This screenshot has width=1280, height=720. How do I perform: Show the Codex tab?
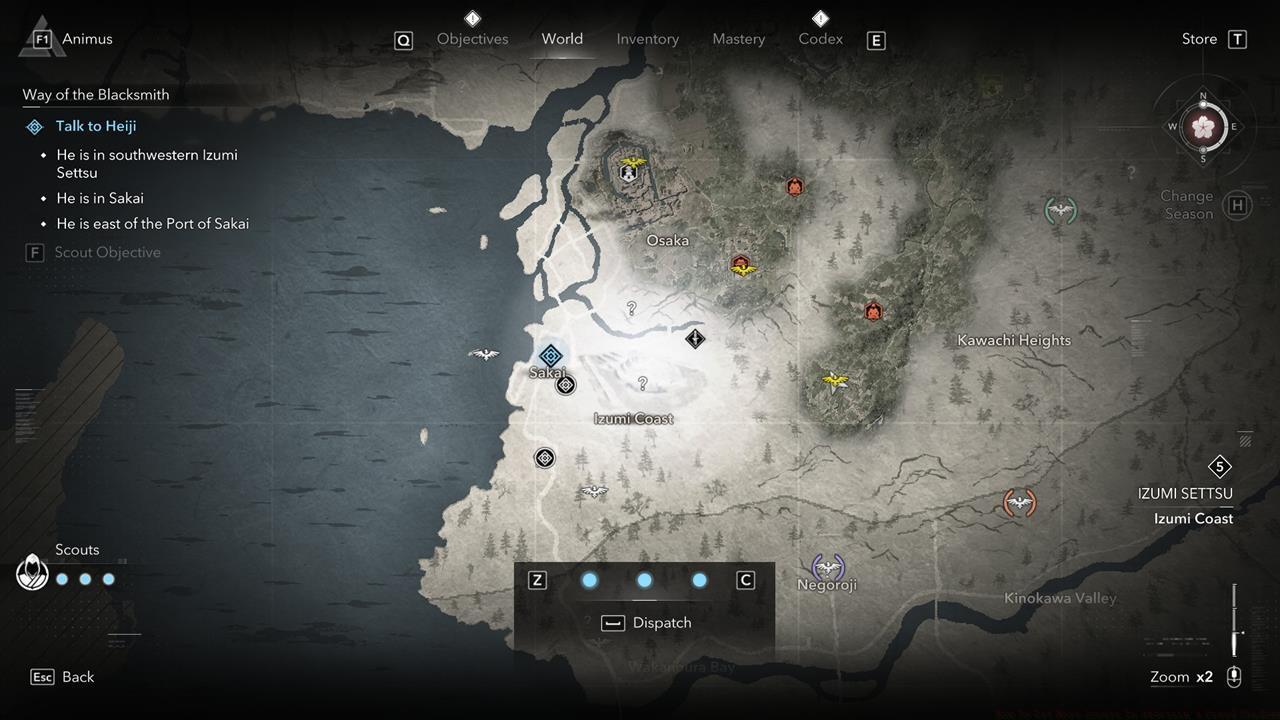(x=820, y=39)
